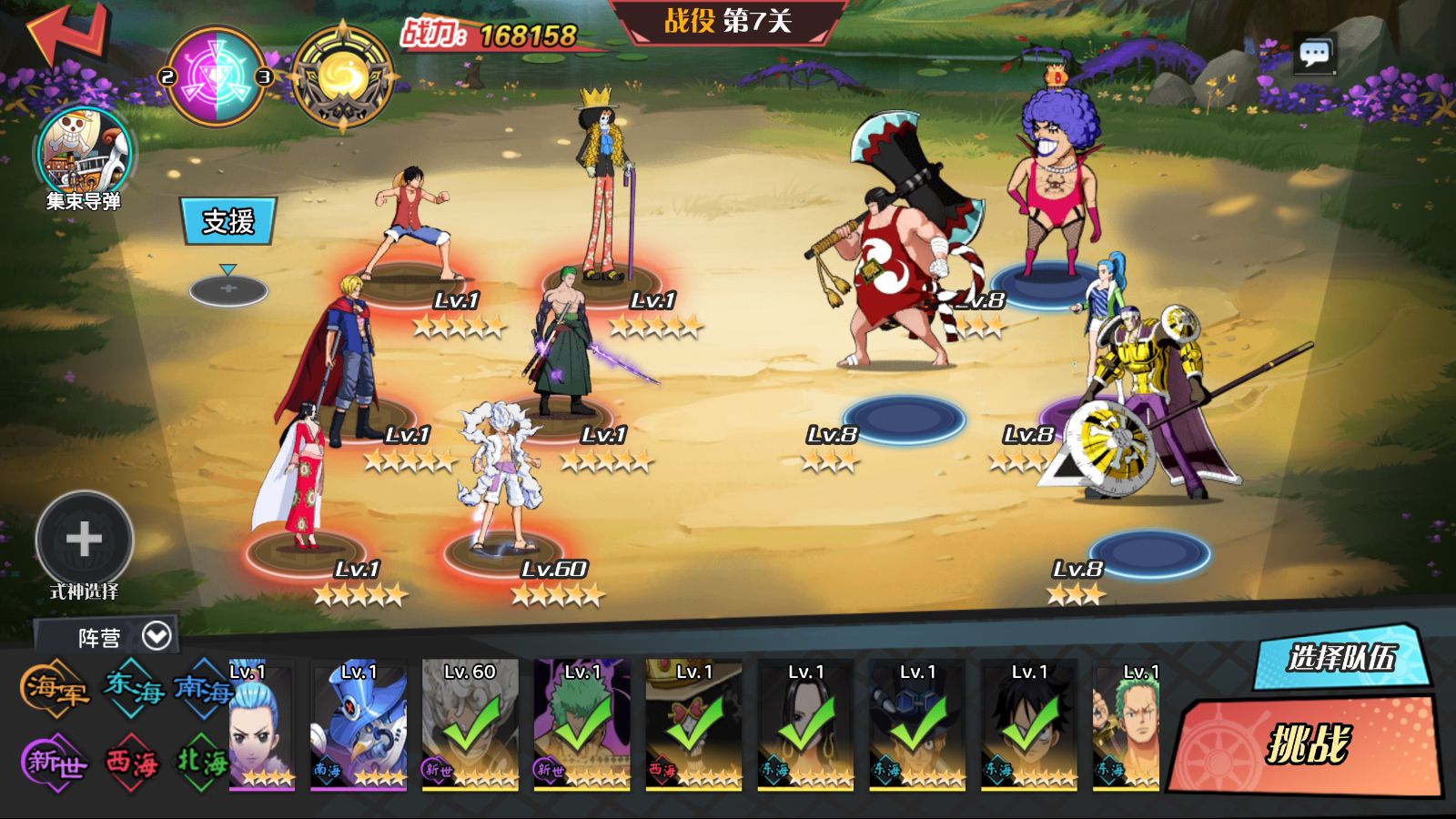This screenshot has height=819, width=1456.
Task: Open the golden sun emblem
Action: click(342, 77)
